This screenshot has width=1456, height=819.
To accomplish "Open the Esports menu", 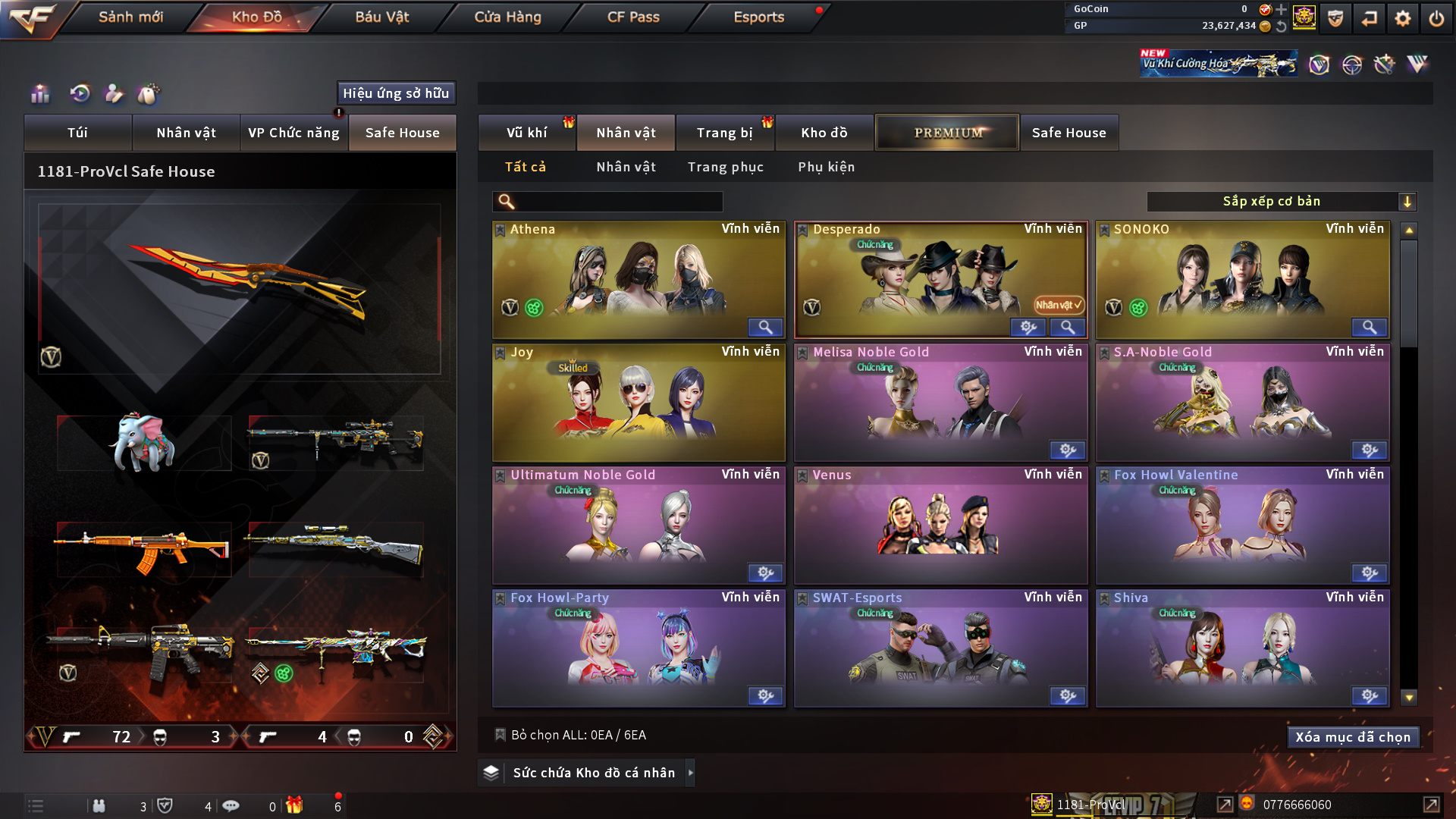I will point(758,17).
